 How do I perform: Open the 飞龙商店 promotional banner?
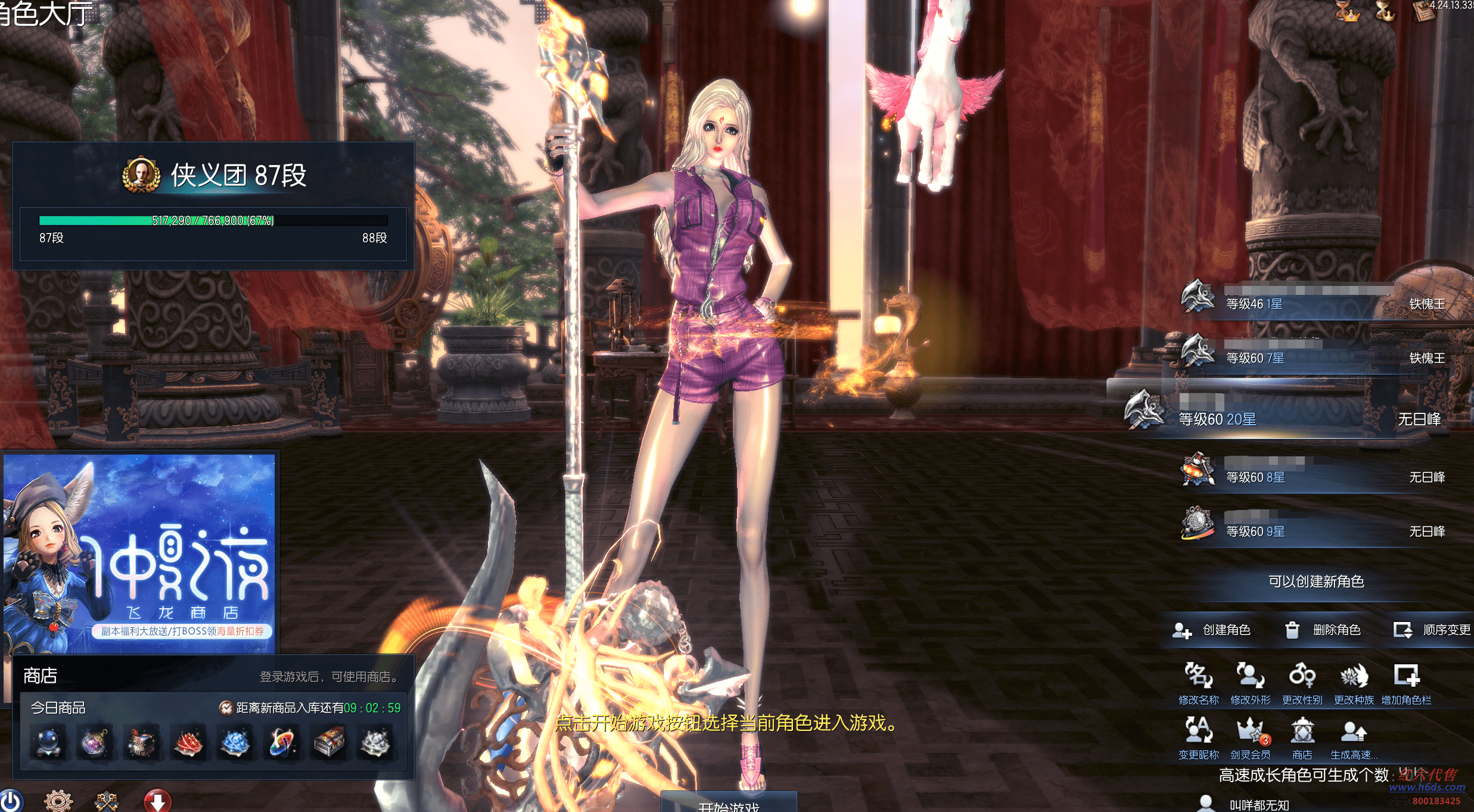[x=139, y=553]
